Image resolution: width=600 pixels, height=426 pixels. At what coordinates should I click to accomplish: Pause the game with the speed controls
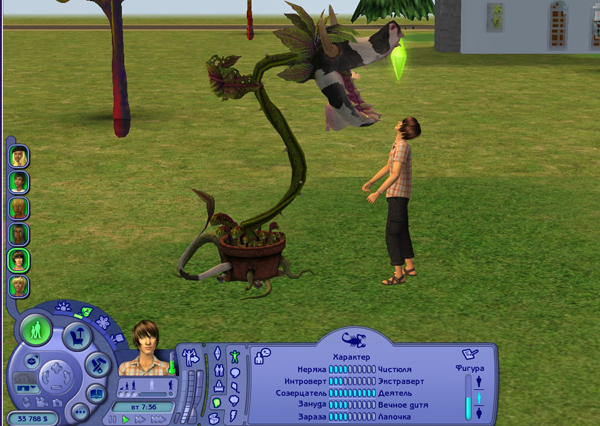click(112, 419)
